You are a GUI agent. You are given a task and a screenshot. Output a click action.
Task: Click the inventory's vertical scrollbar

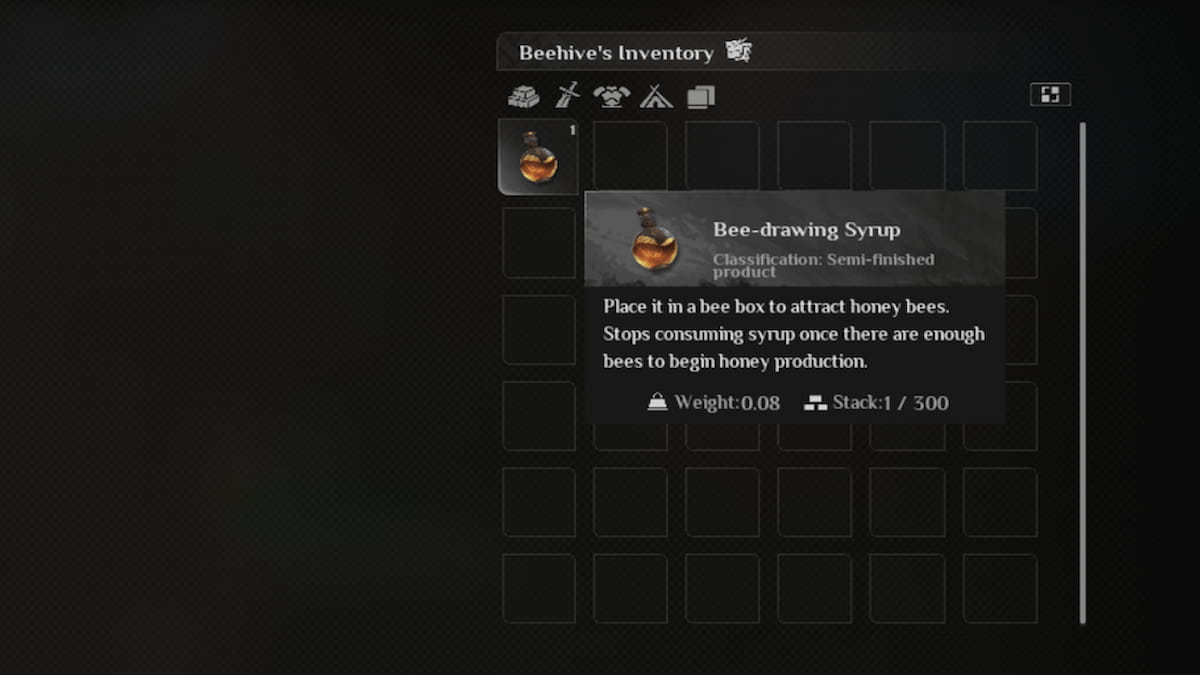coord(1082,372)
